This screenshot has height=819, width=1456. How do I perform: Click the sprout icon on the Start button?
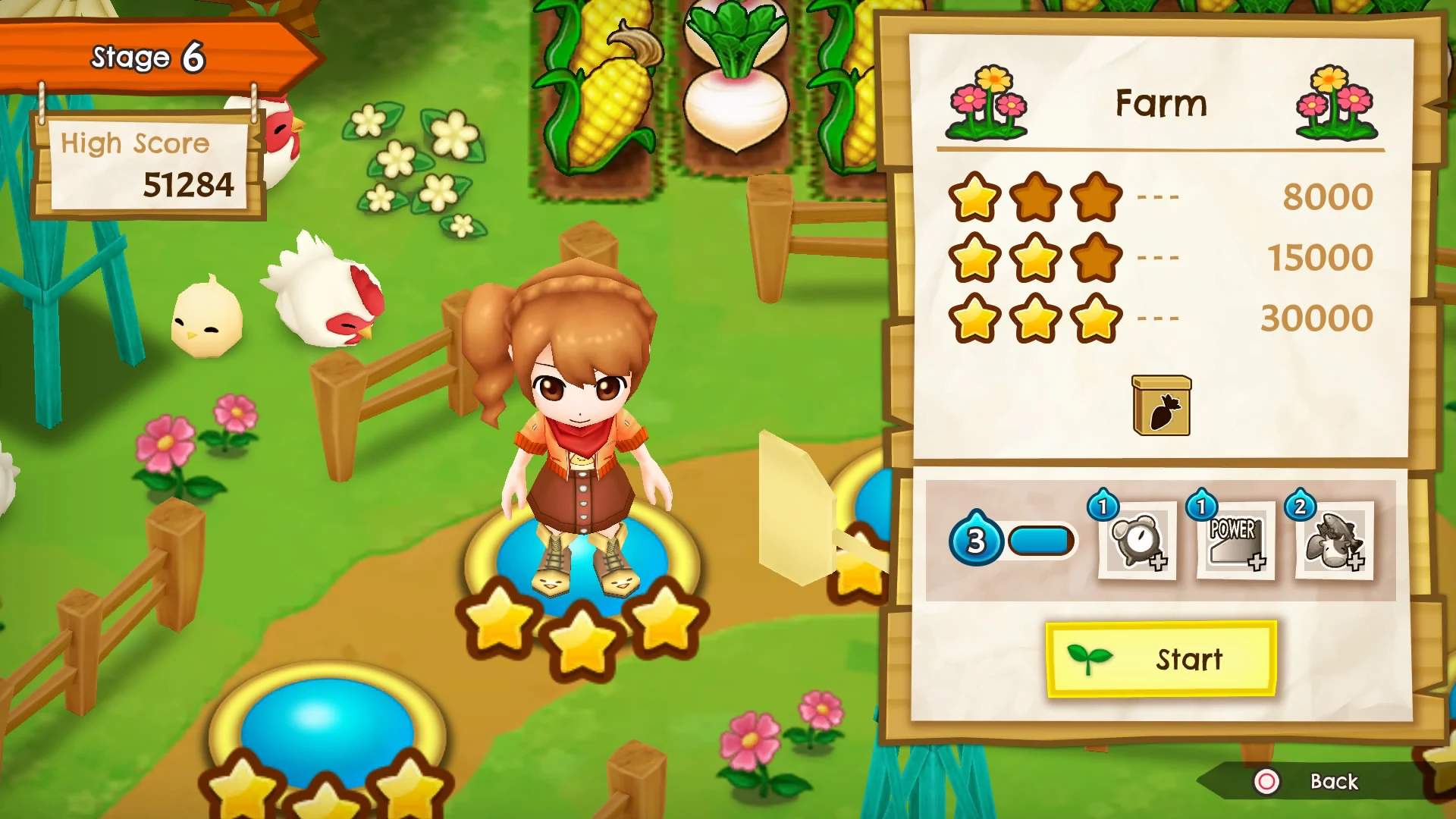pos(1090,659)
